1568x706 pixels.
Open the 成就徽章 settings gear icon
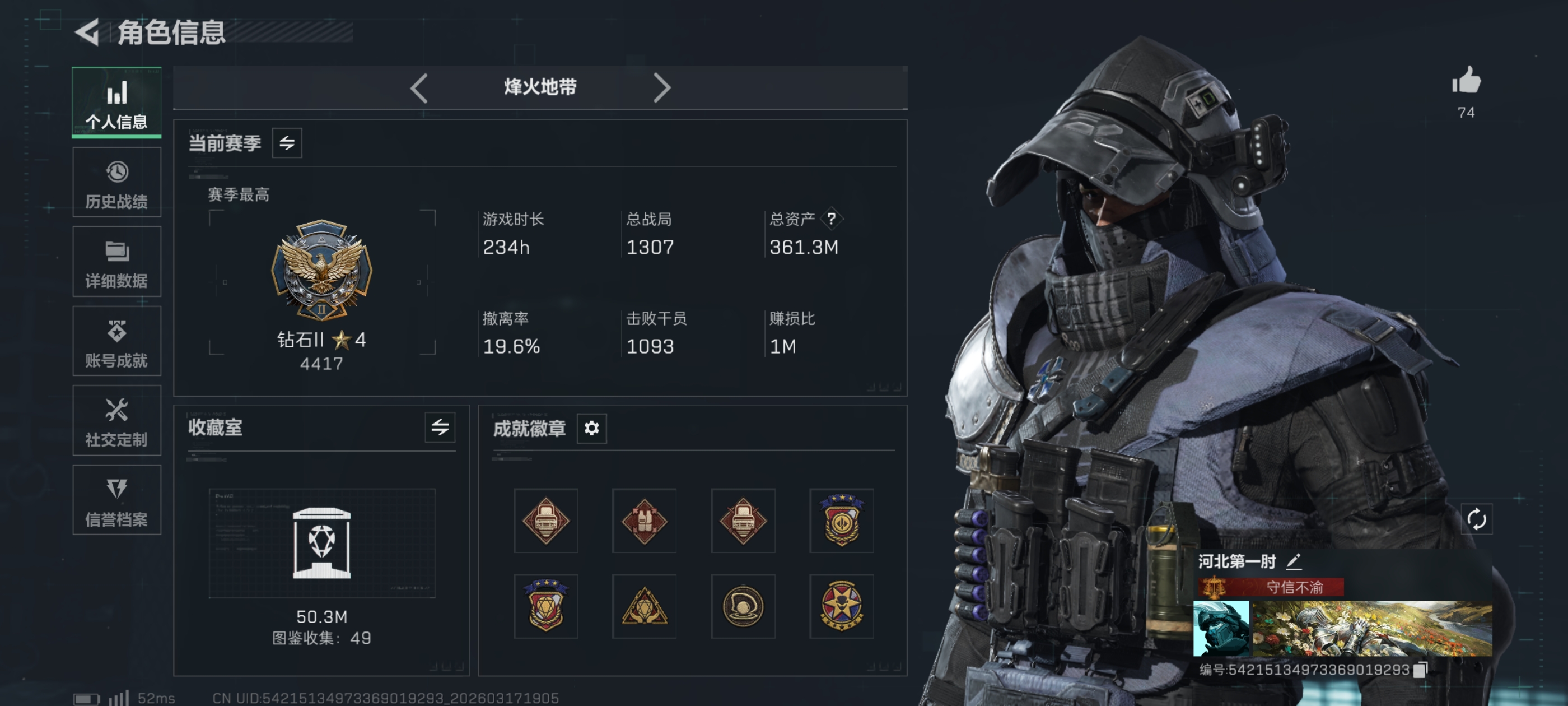tap(591, 428)
